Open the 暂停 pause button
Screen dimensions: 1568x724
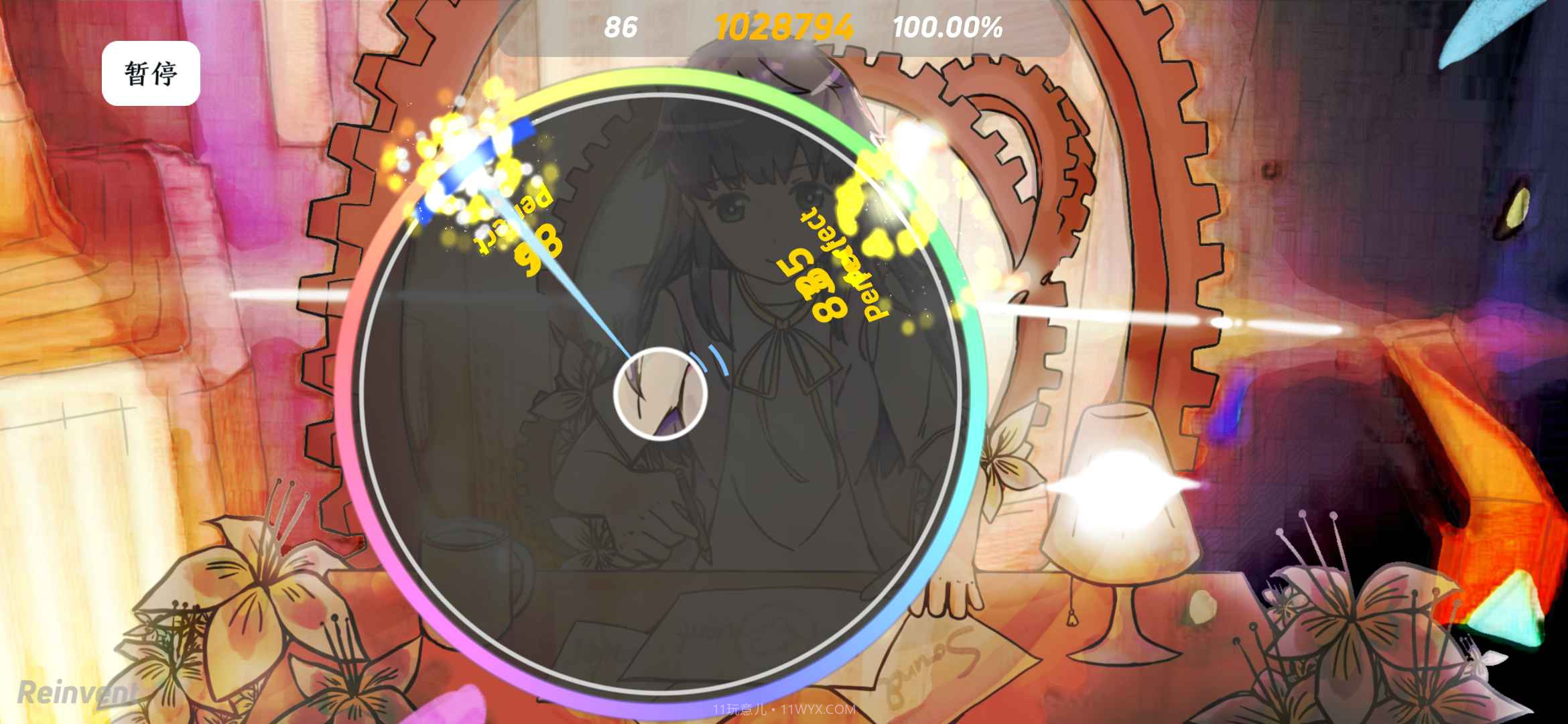click(150, 74)
